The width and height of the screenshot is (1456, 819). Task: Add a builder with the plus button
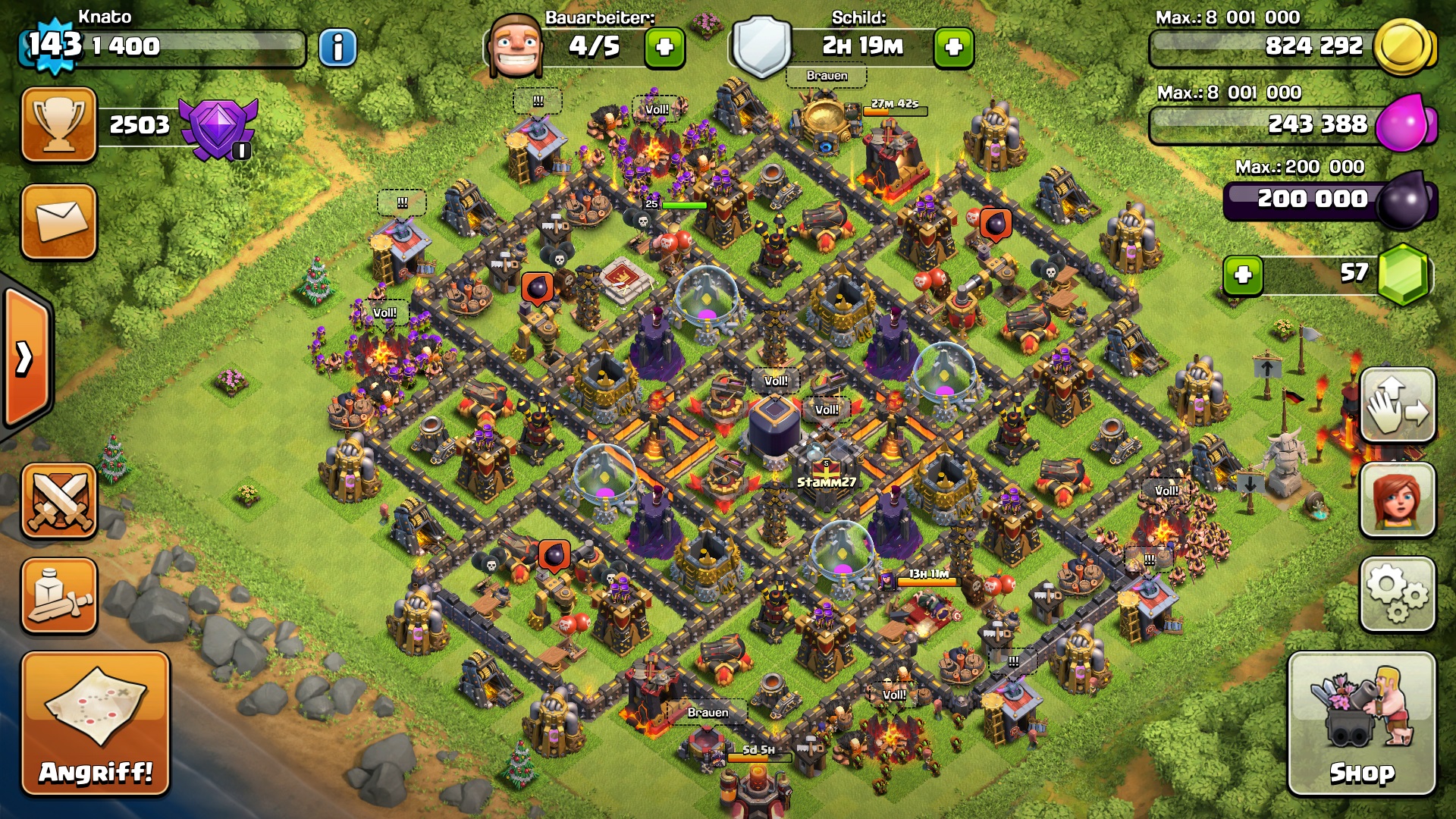[x=664, y=48]
